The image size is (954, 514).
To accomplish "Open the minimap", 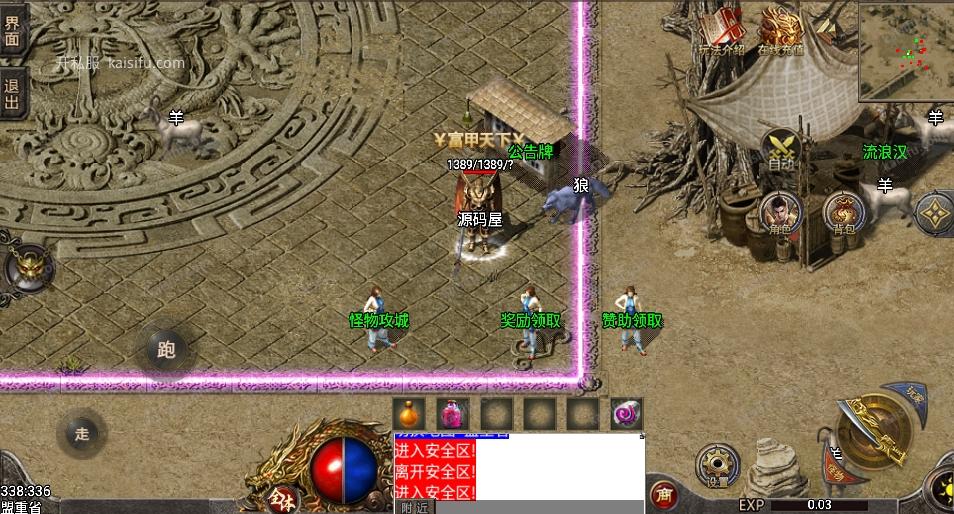I will pos(904,50).
